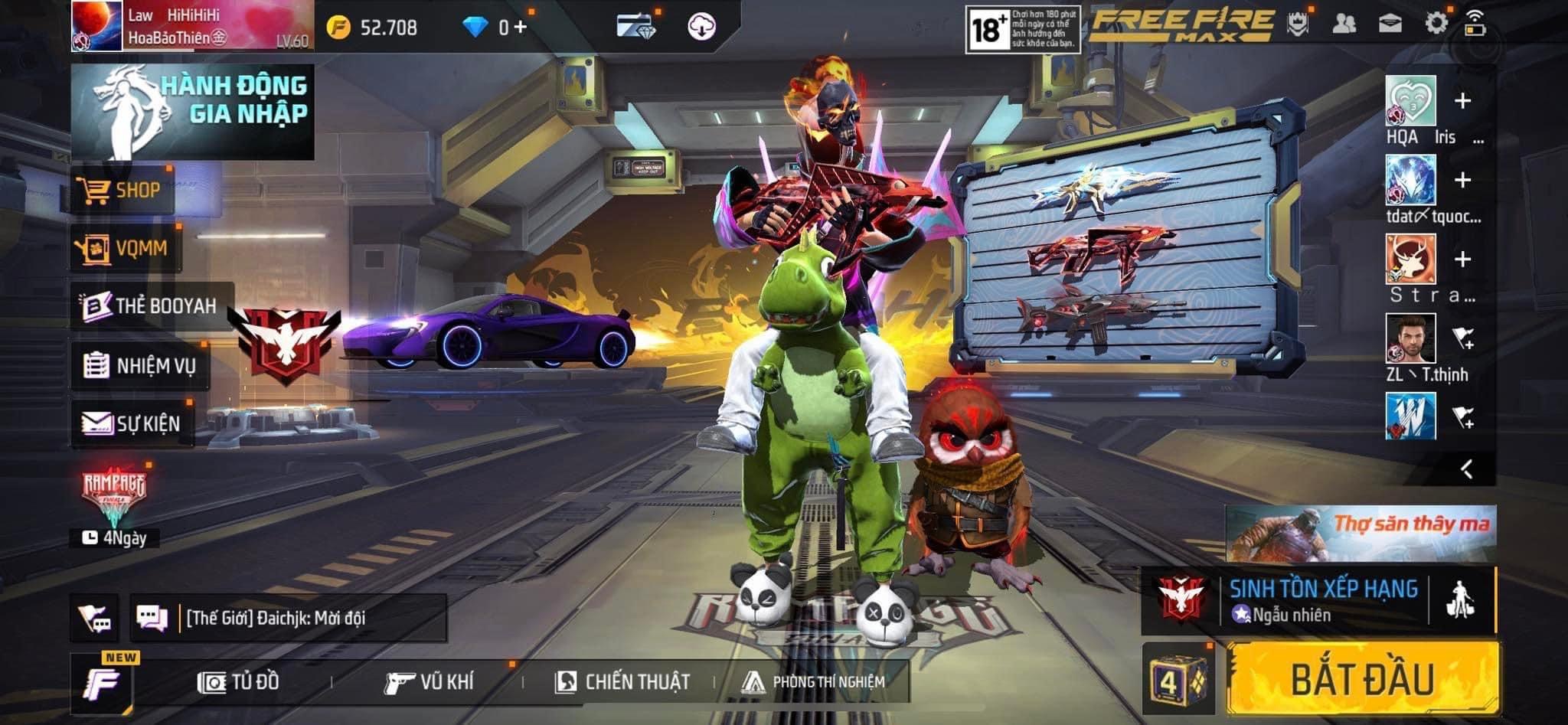Collapse the friends list with the arrow
1568x725 pixels.
(x=1466, y=469)
